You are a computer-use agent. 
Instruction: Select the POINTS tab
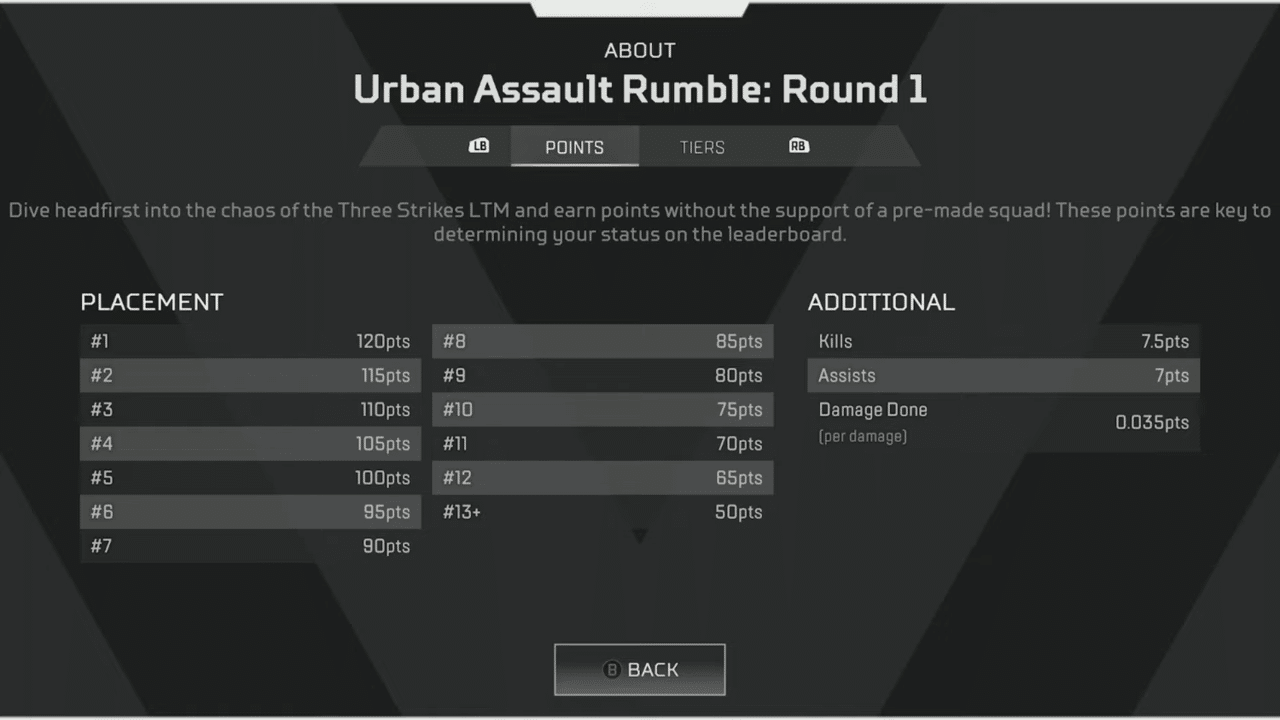pyautogui.click(x=574, y=147)
